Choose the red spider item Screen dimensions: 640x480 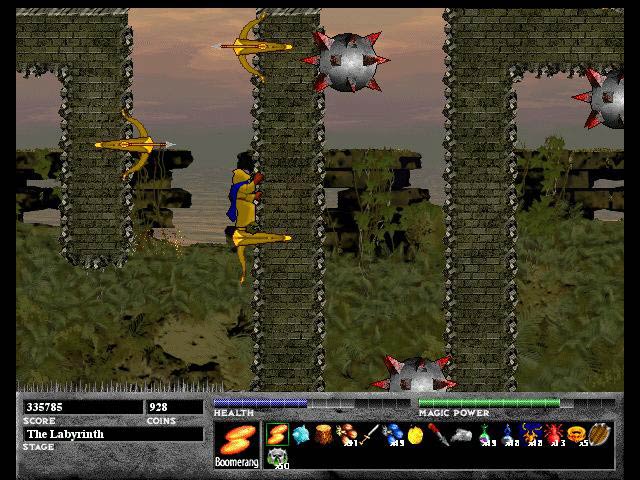(x=553, y=435)
